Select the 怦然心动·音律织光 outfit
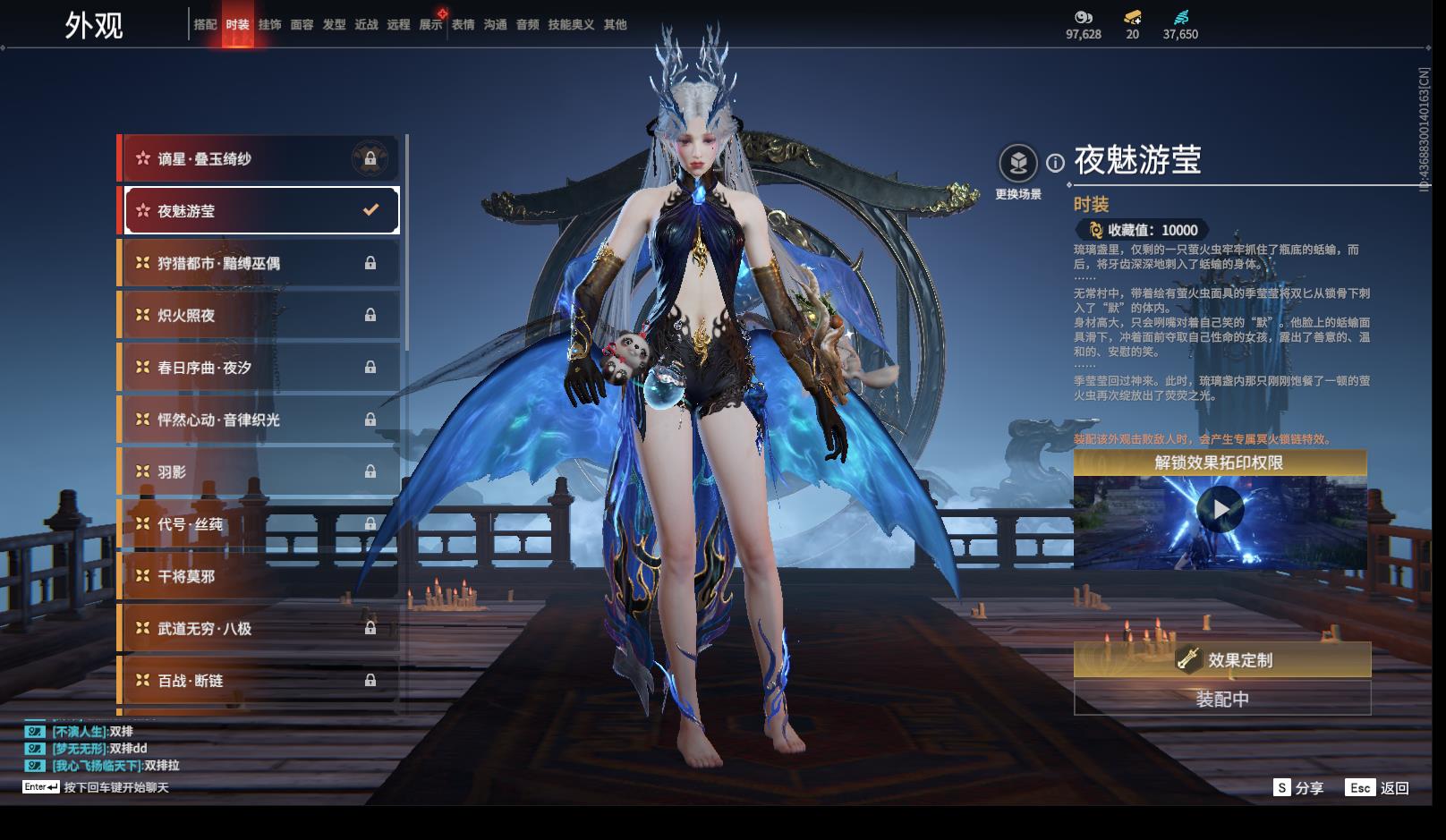 click(259, 420)
